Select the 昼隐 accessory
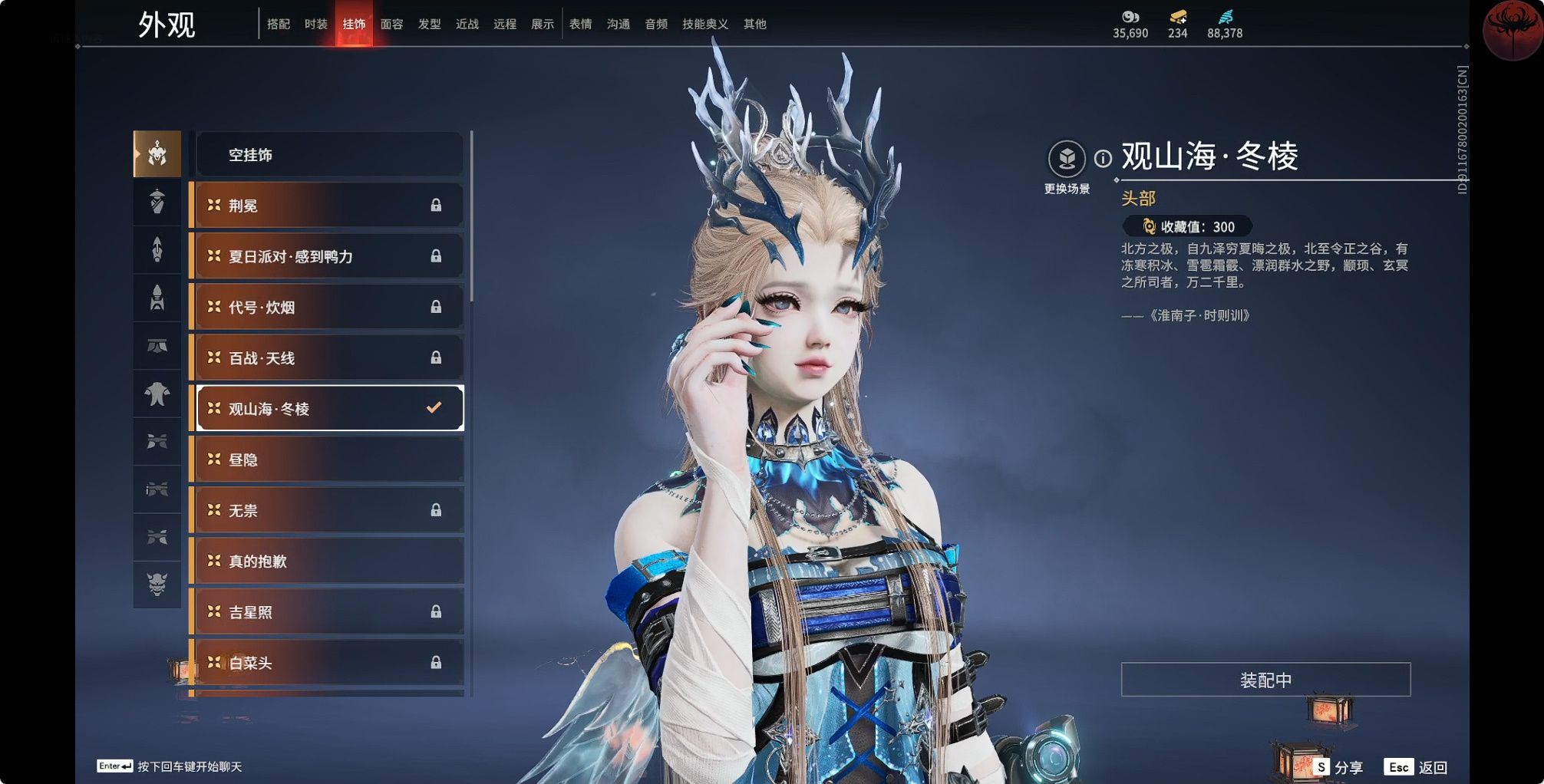 (x=329, y=460)
